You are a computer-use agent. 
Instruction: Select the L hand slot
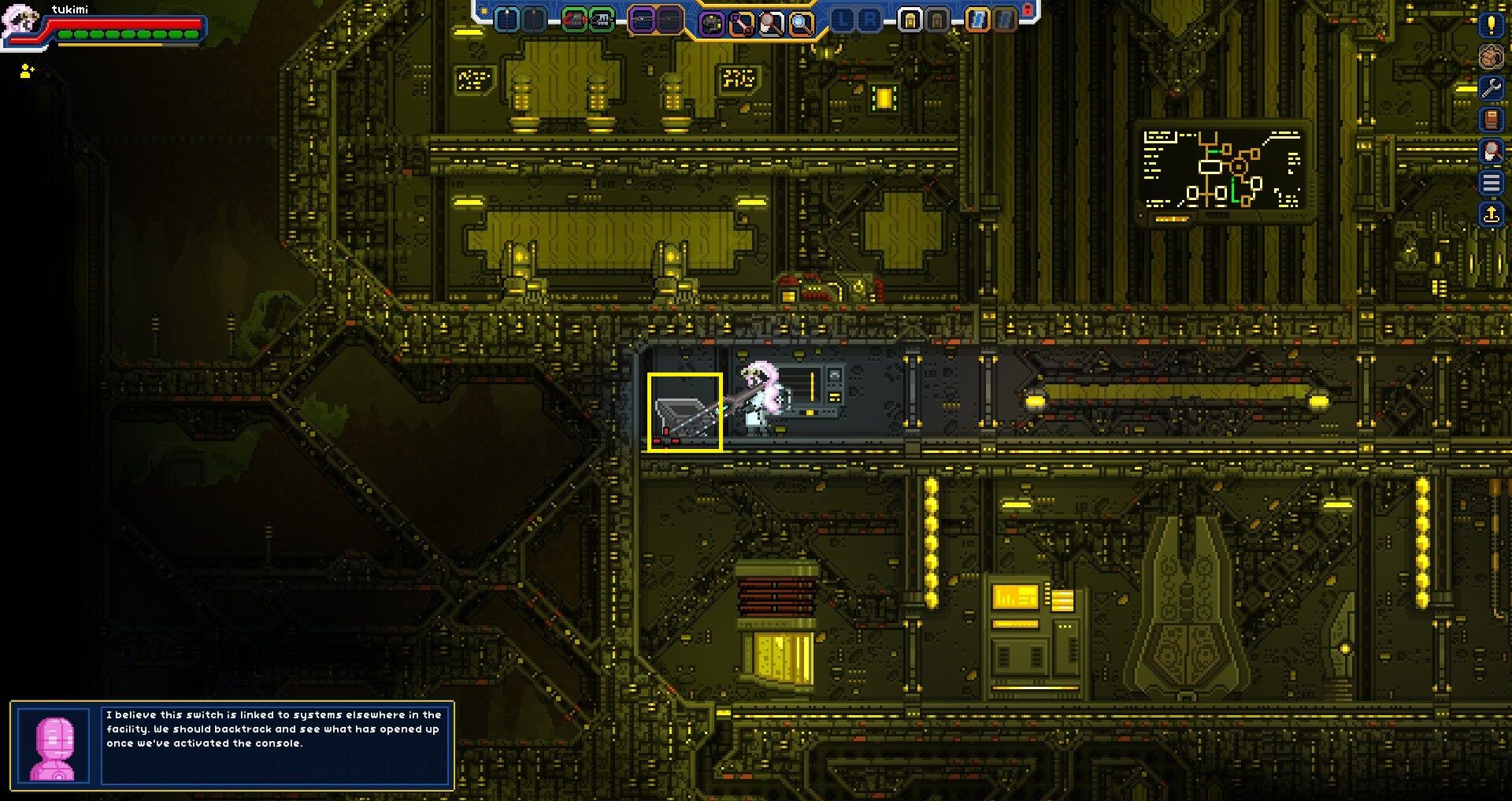click(x=844, y=18)
